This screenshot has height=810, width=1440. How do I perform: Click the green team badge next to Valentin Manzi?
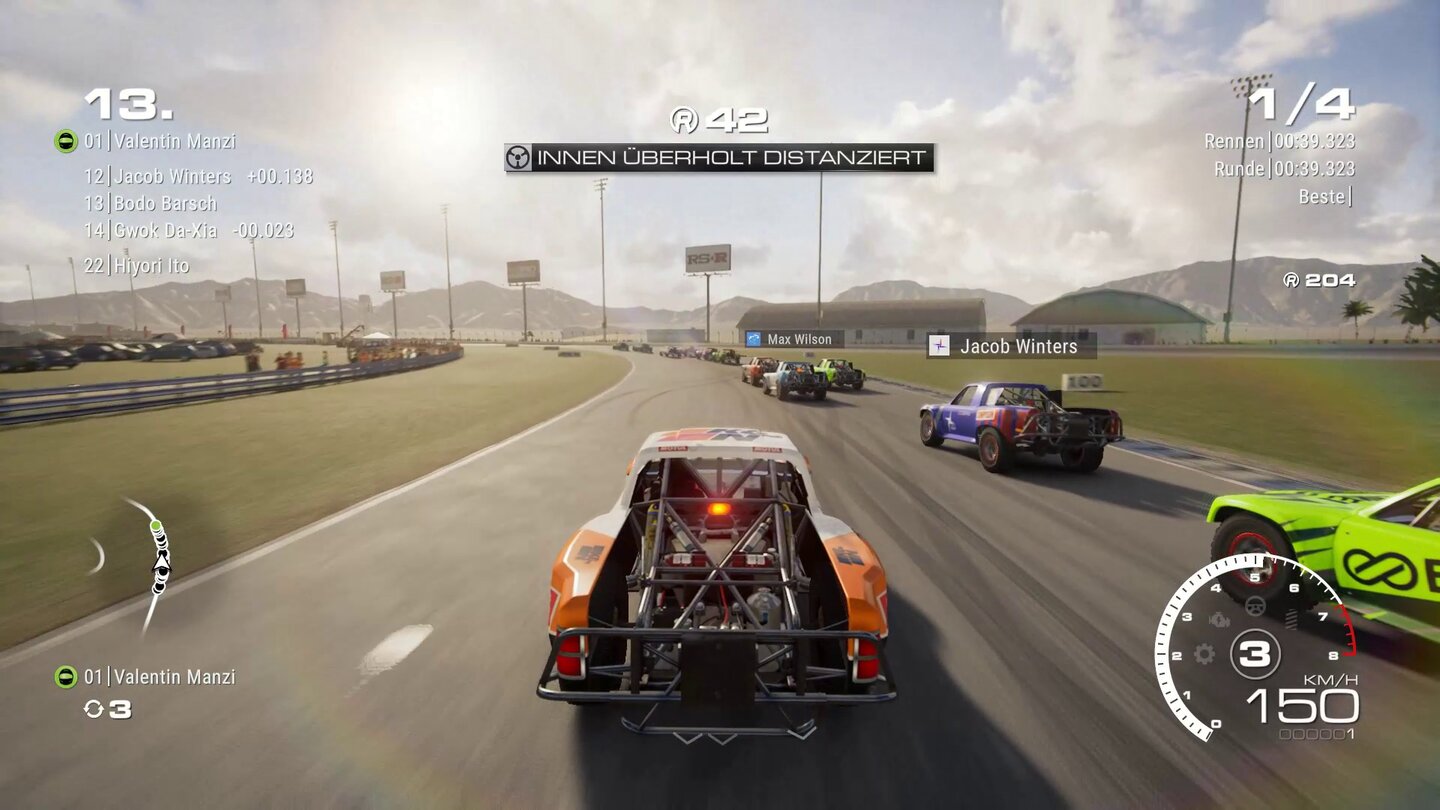(x=66, y=141)
